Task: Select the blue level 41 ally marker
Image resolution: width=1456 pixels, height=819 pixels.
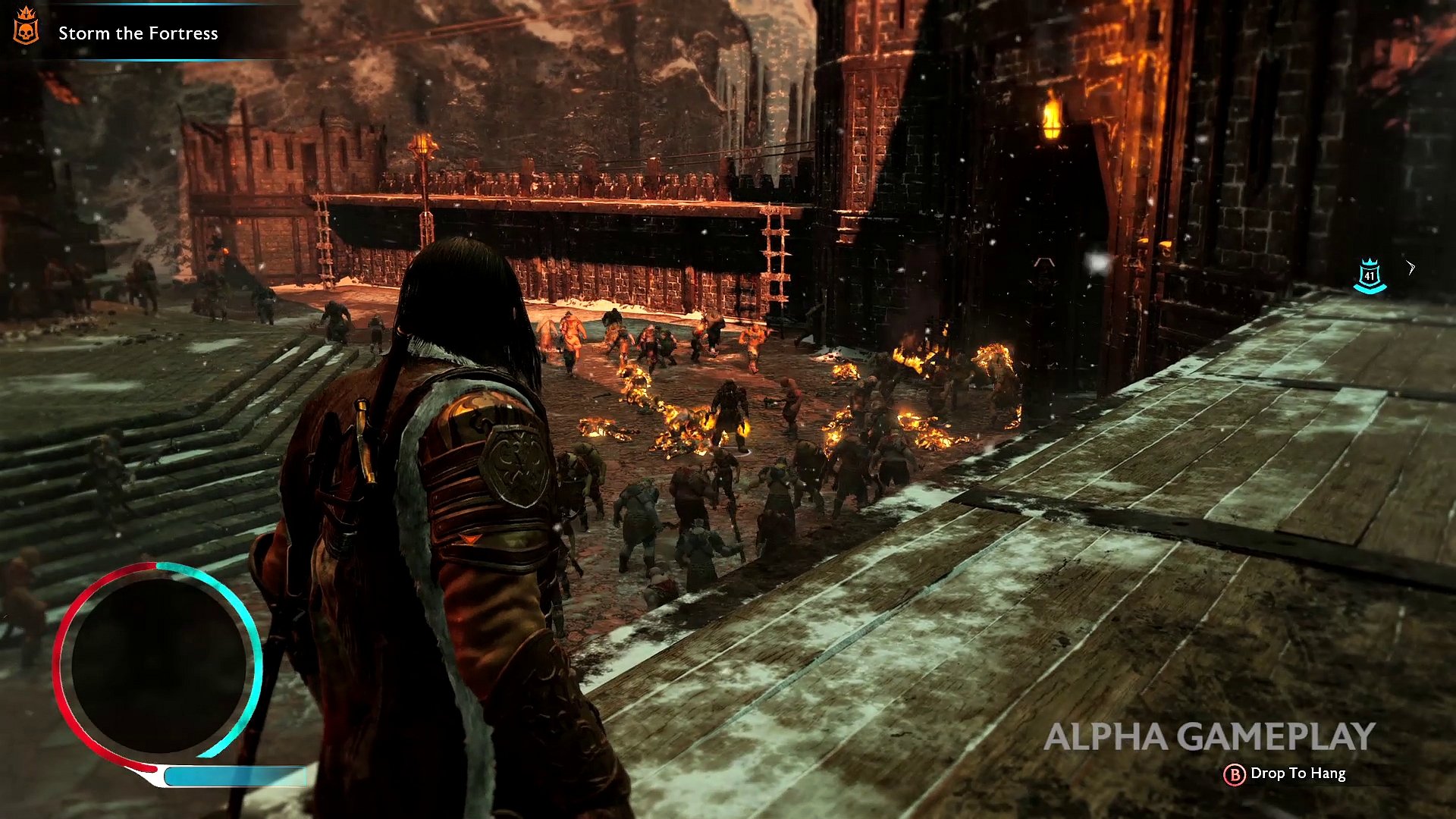Action: pos(1369,275)
